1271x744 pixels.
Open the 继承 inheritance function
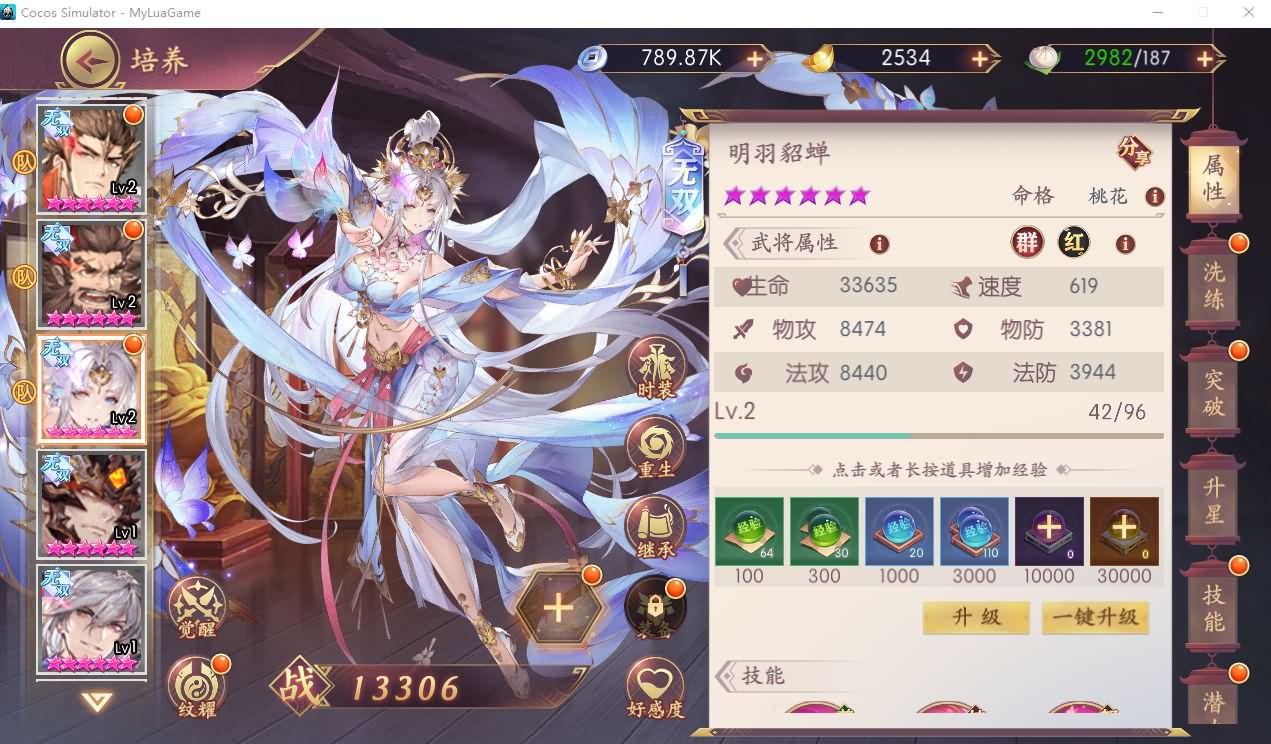point(656,528)
